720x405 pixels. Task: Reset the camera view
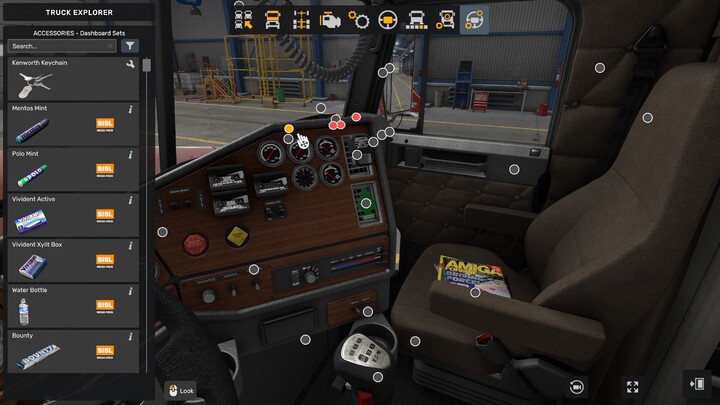577,387
